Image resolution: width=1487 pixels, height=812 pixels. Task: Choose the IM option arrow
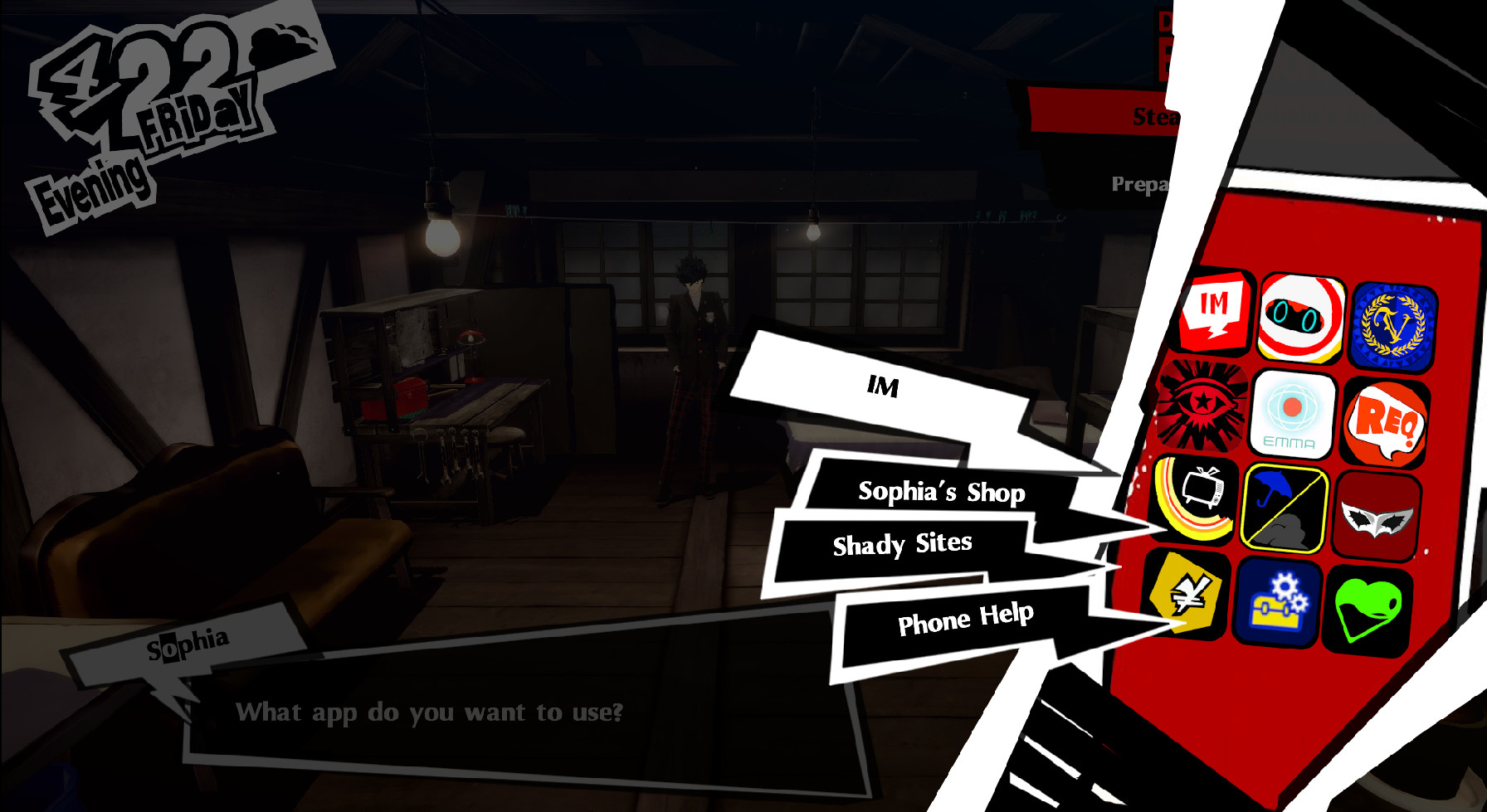coord(884,387)
